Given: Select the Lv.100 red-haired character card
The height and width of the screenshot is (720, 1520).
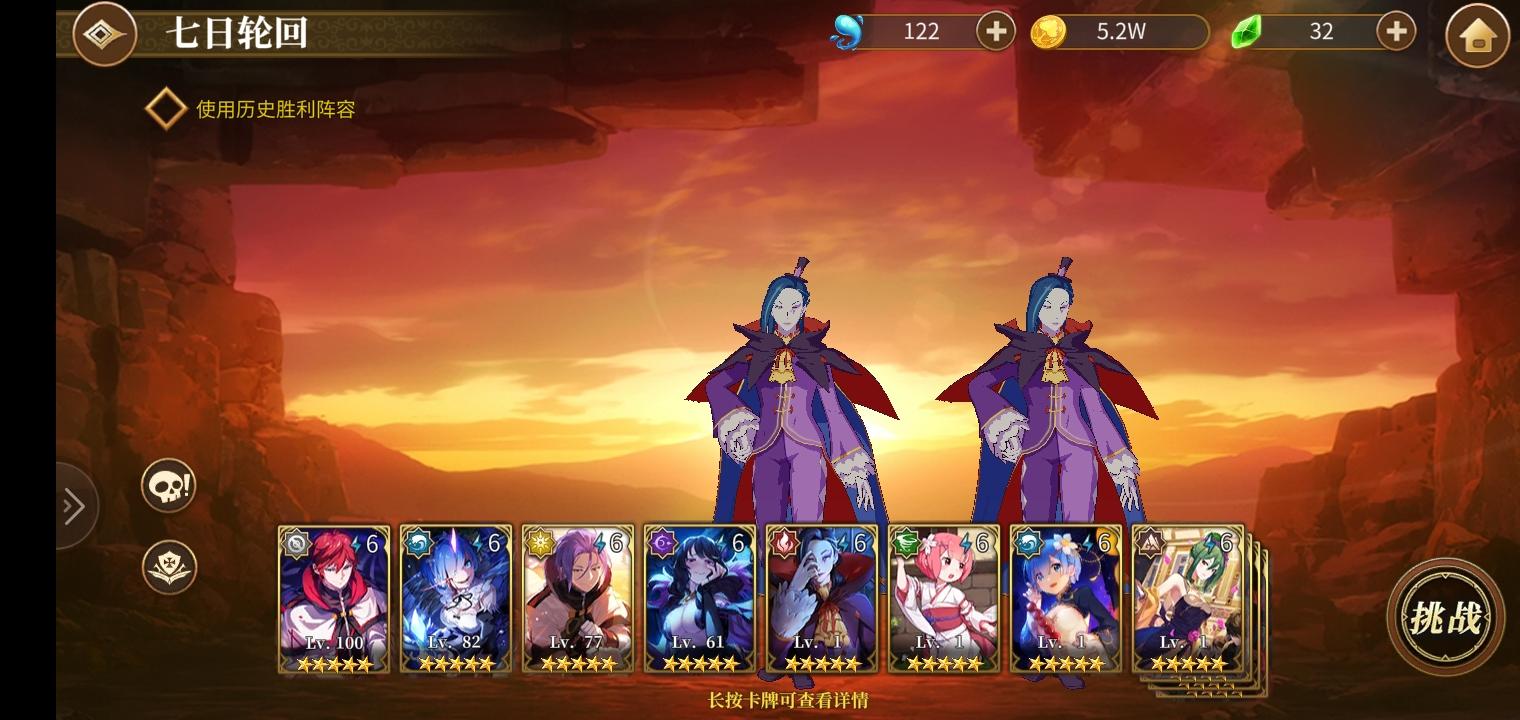Looking at the screenshot, I should pyautogui.click(x=334, y=598).
